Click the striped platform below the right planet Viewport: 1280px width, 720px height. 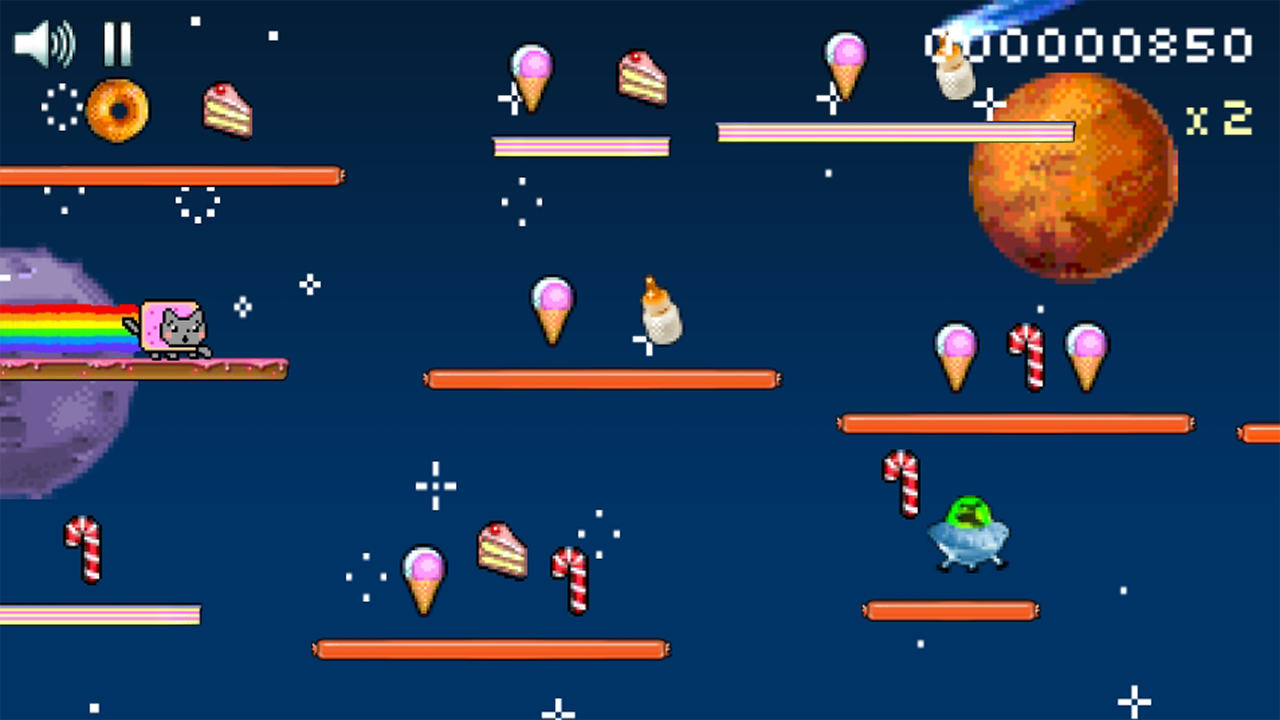tap(895, 131)
